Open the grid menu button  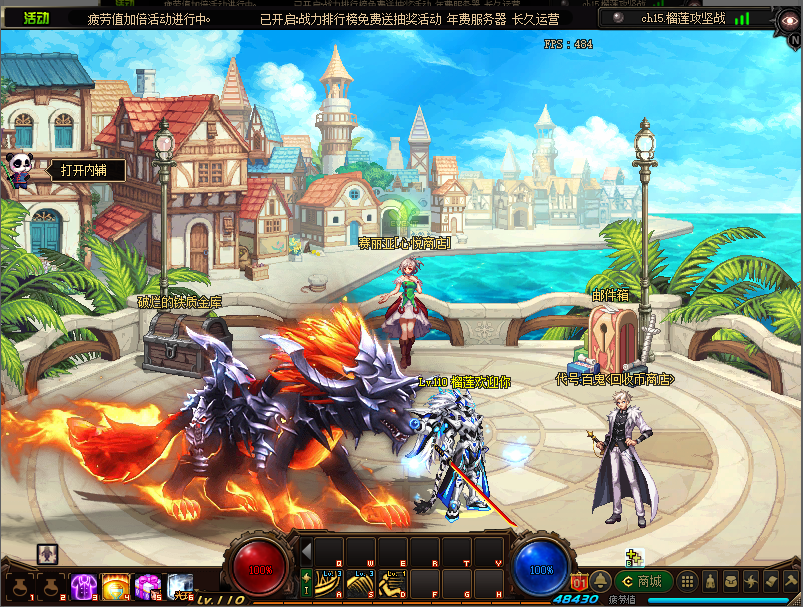pos(688,581)
